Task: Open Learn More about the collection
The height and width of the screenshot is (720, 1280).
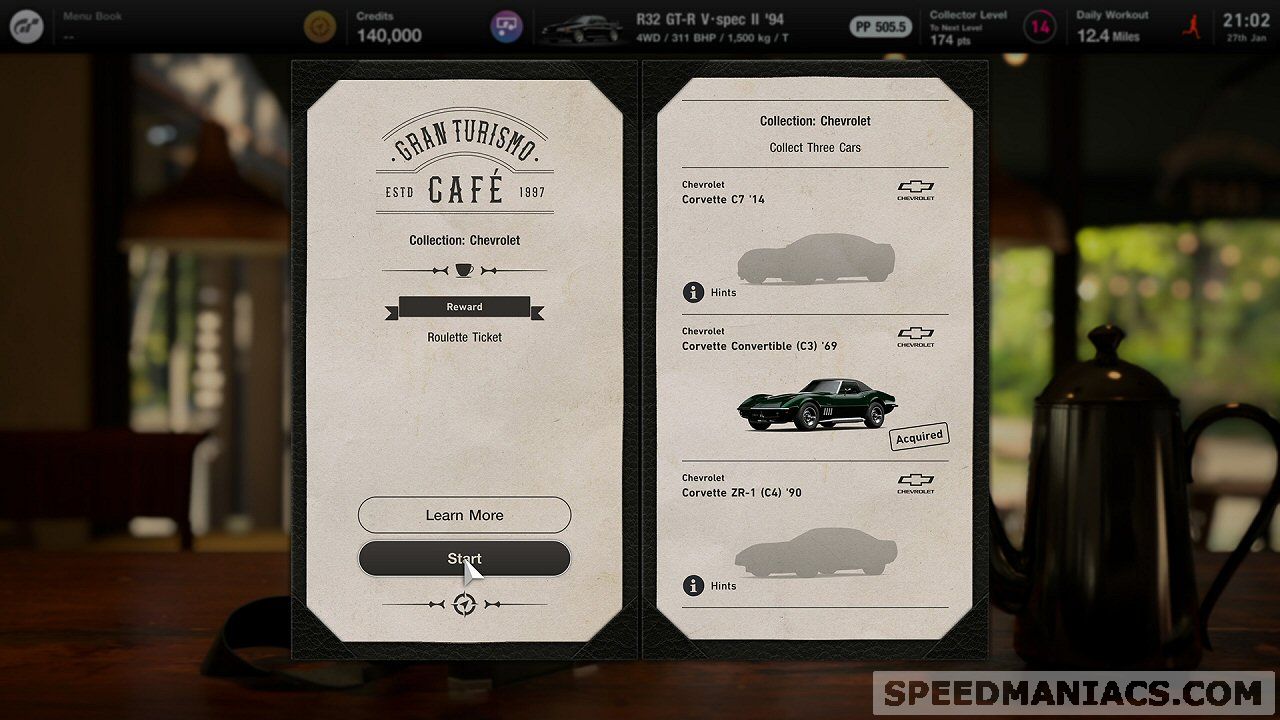Action: (x=464, y=515)
